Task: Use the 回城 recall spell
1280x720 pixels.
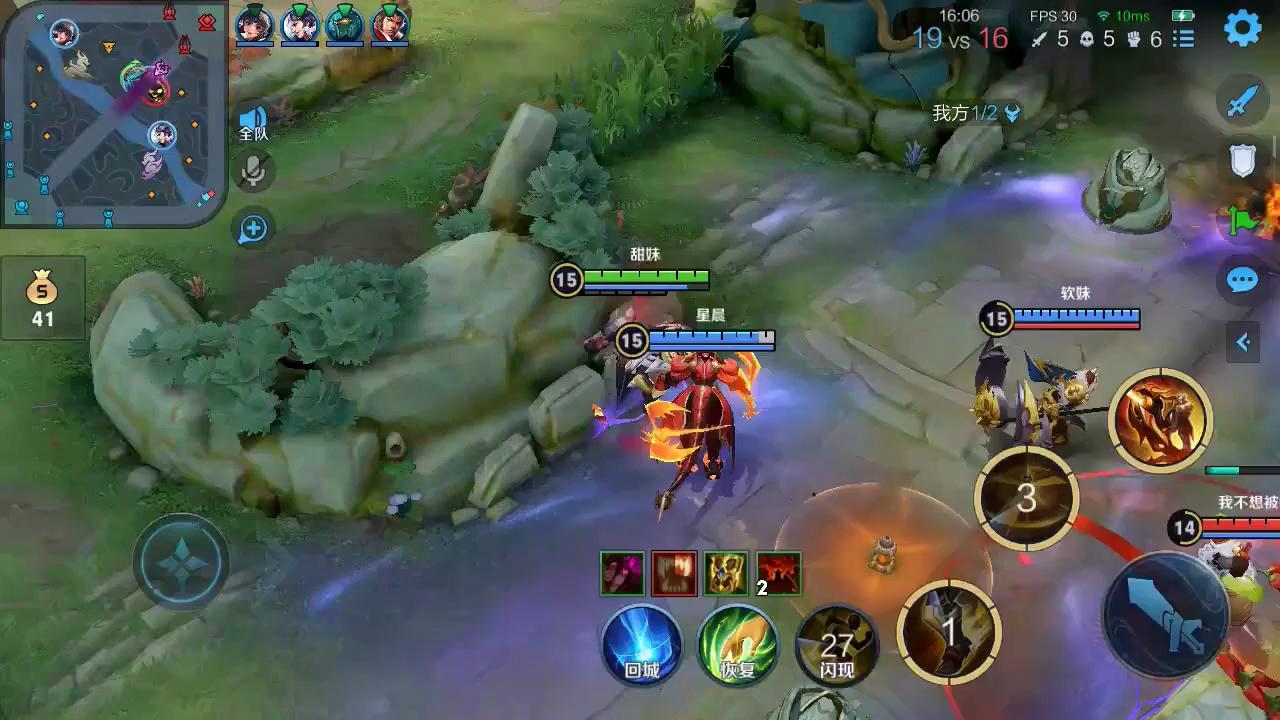Action: pyautogui.click(x=642, y=645)
